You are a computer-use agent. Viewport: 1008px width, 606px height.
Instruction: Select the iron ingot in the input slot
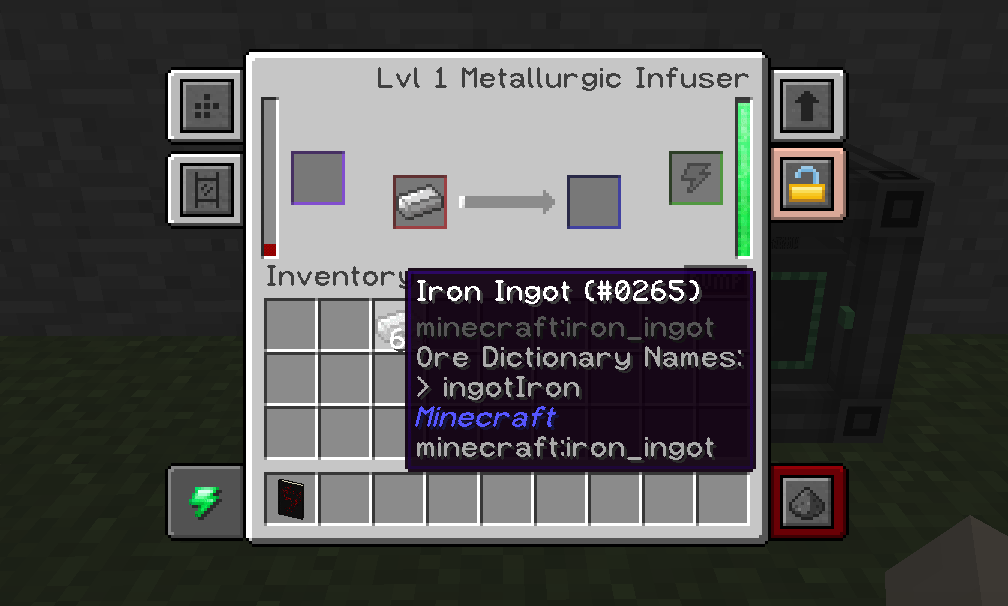(x=420, y=202)
